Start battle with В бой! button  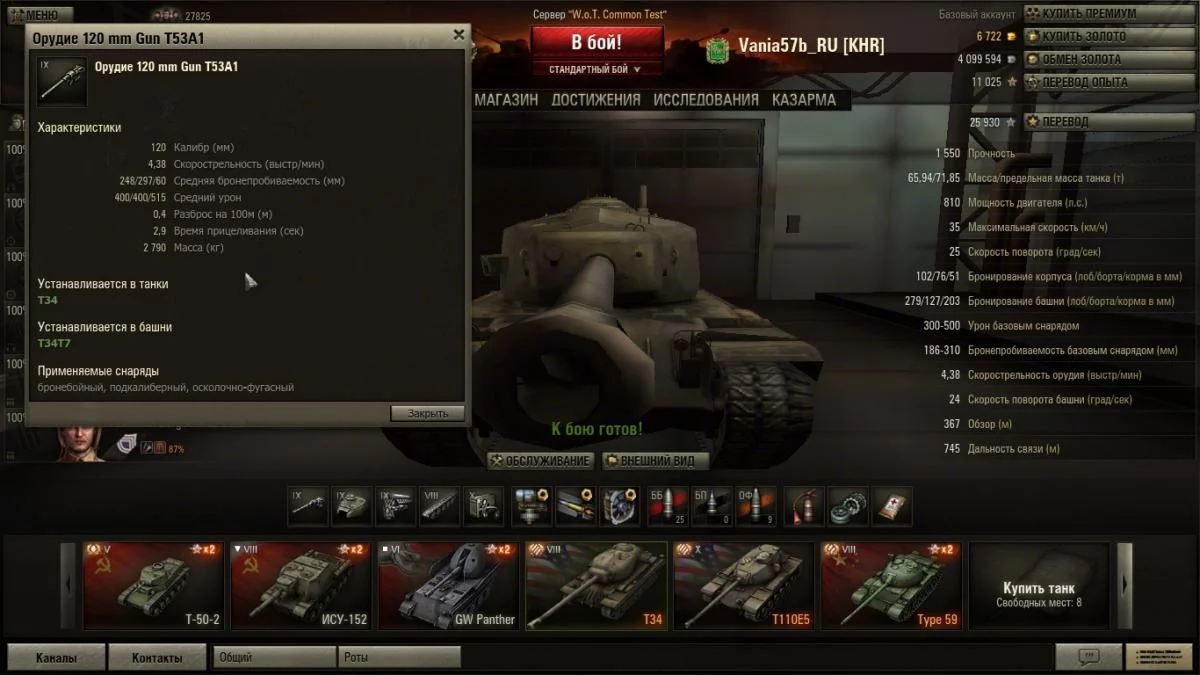pyautogui.click(x=597, y=43)
